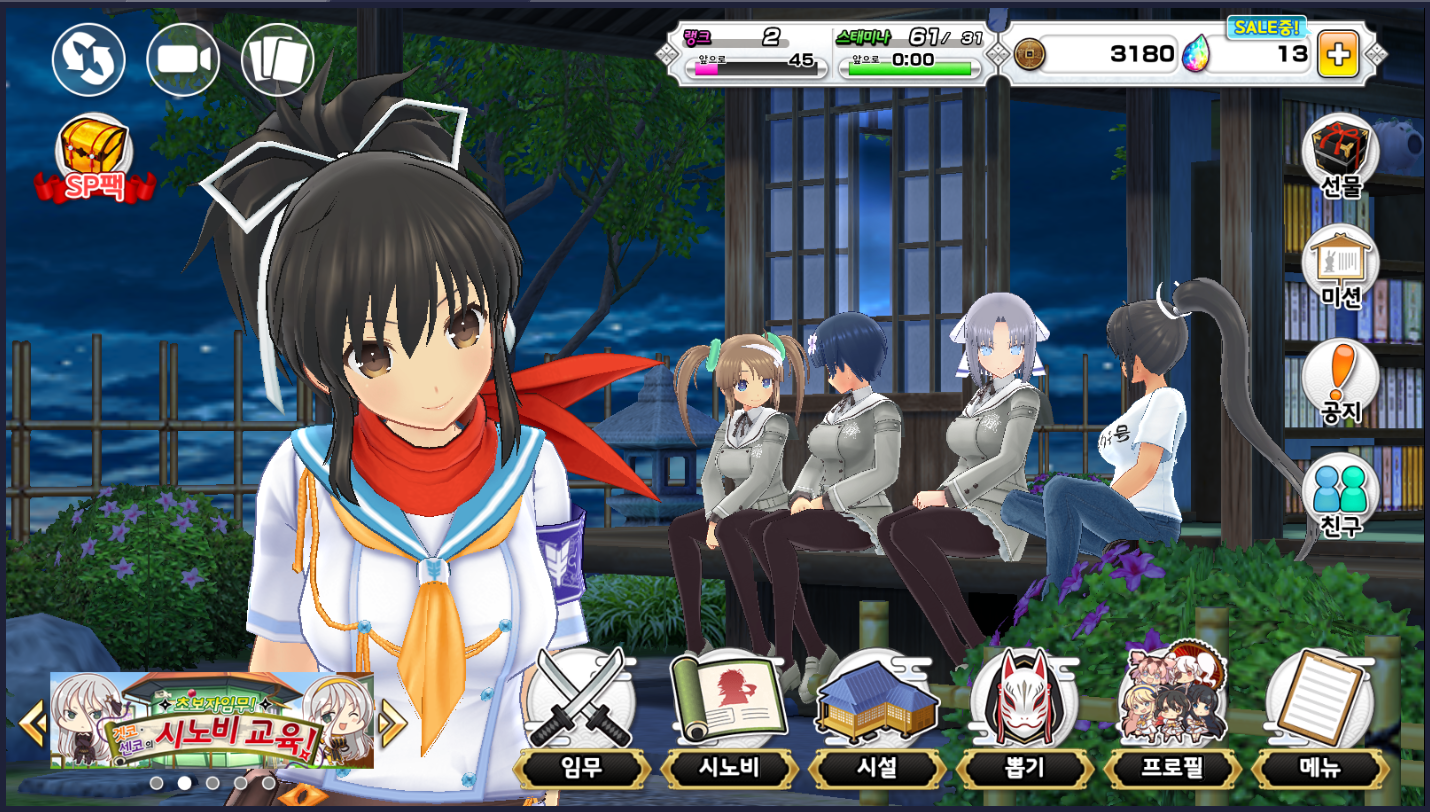Open the 친구 friends list
Image resolution: width=1430 pixels, height=812 pixels.
point(1340,495)
